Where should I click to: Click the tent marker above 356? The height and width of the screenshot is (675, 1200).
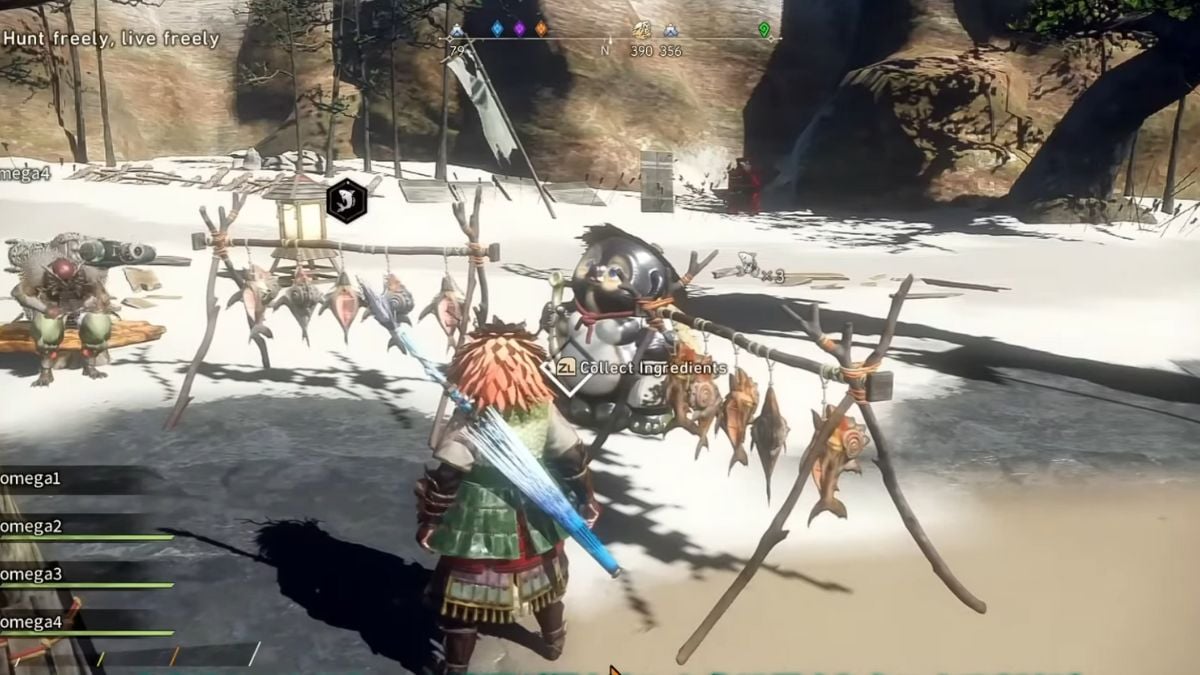pyautogui.click(x=670, y=31)
